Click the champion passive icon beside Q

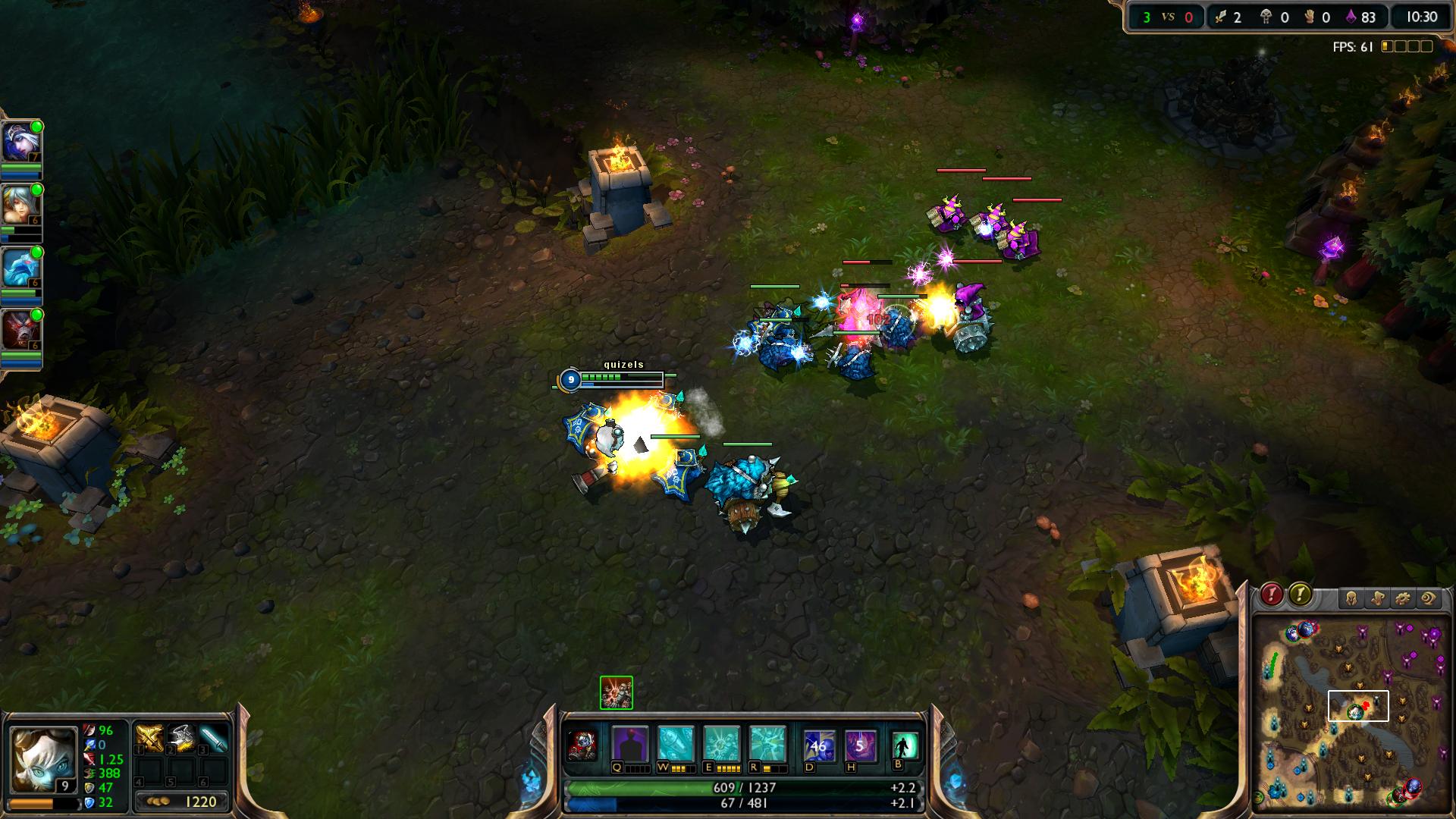pyautogui.click(x=582, y=745)
